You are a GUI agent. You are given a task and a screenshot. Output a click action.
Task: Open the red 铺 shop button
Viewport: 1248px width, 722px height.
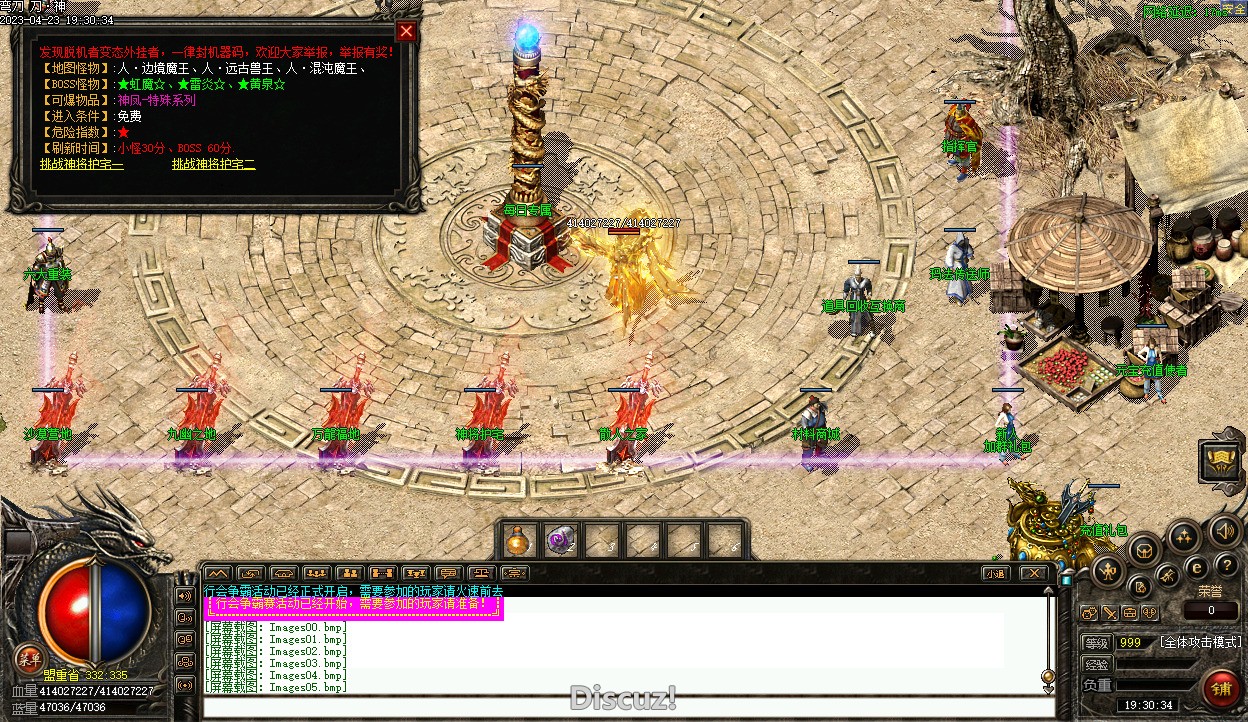click(x=1220, y=689)
